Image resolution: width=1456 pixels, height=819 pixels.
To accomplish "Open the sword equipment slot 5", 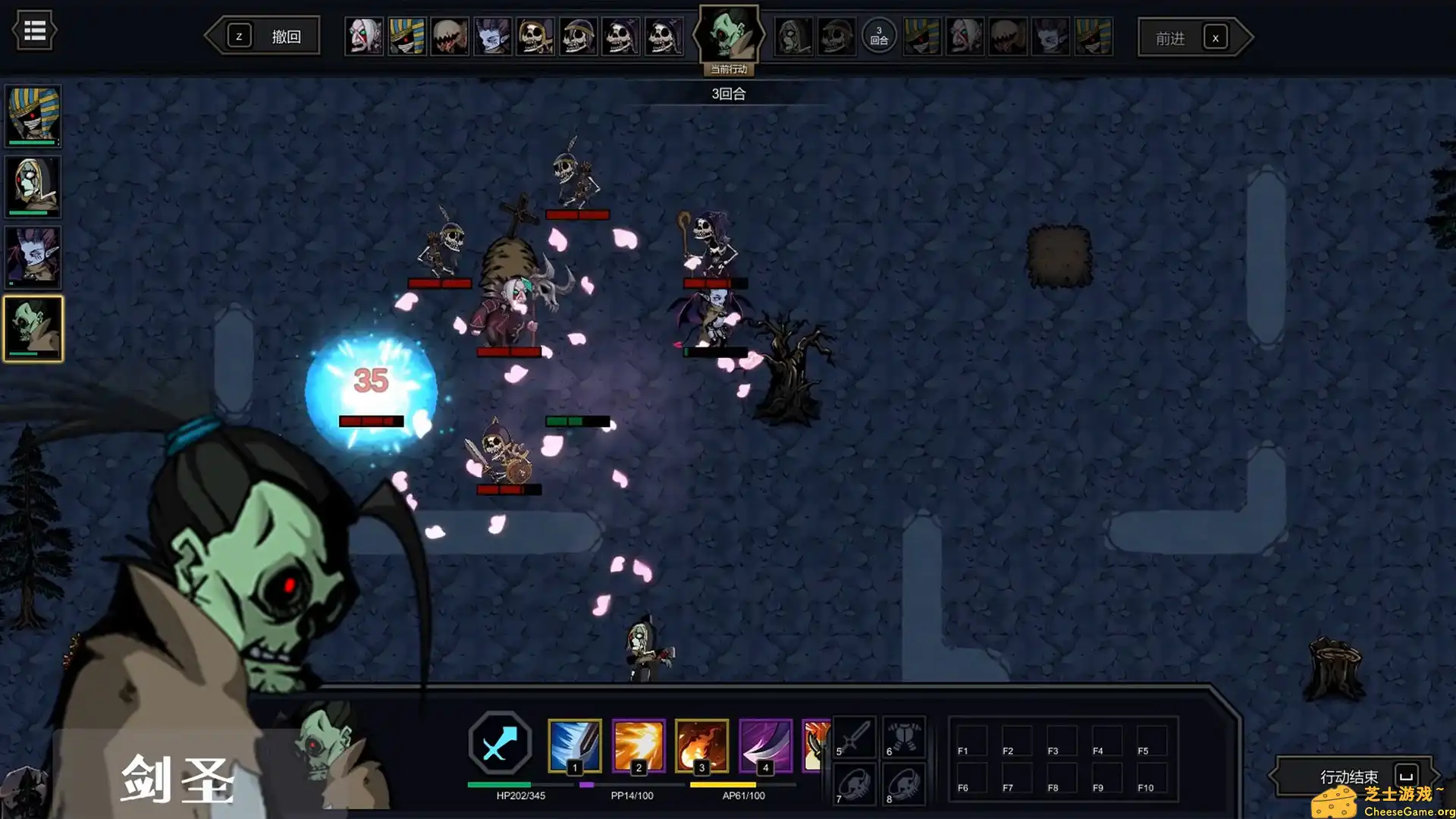I will pyautogui.click(x=855, y=736).
